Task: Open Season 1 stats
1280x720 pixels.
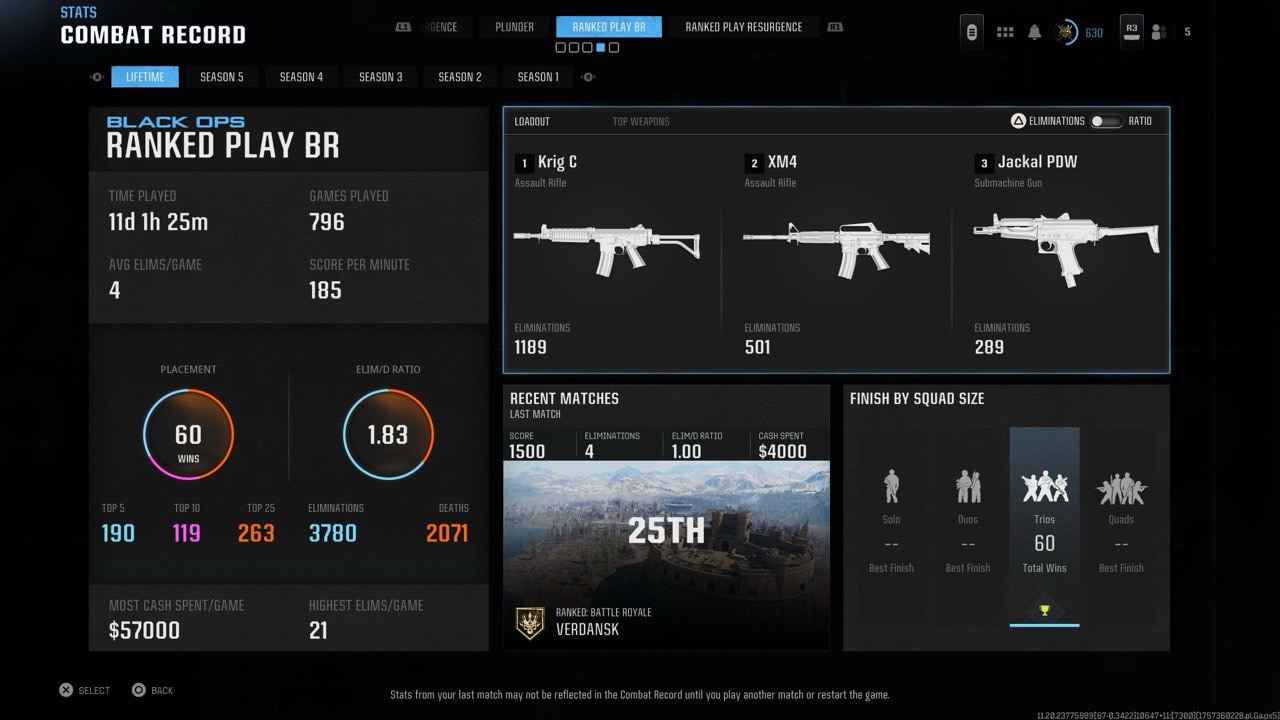Action: tap(539, 77)
